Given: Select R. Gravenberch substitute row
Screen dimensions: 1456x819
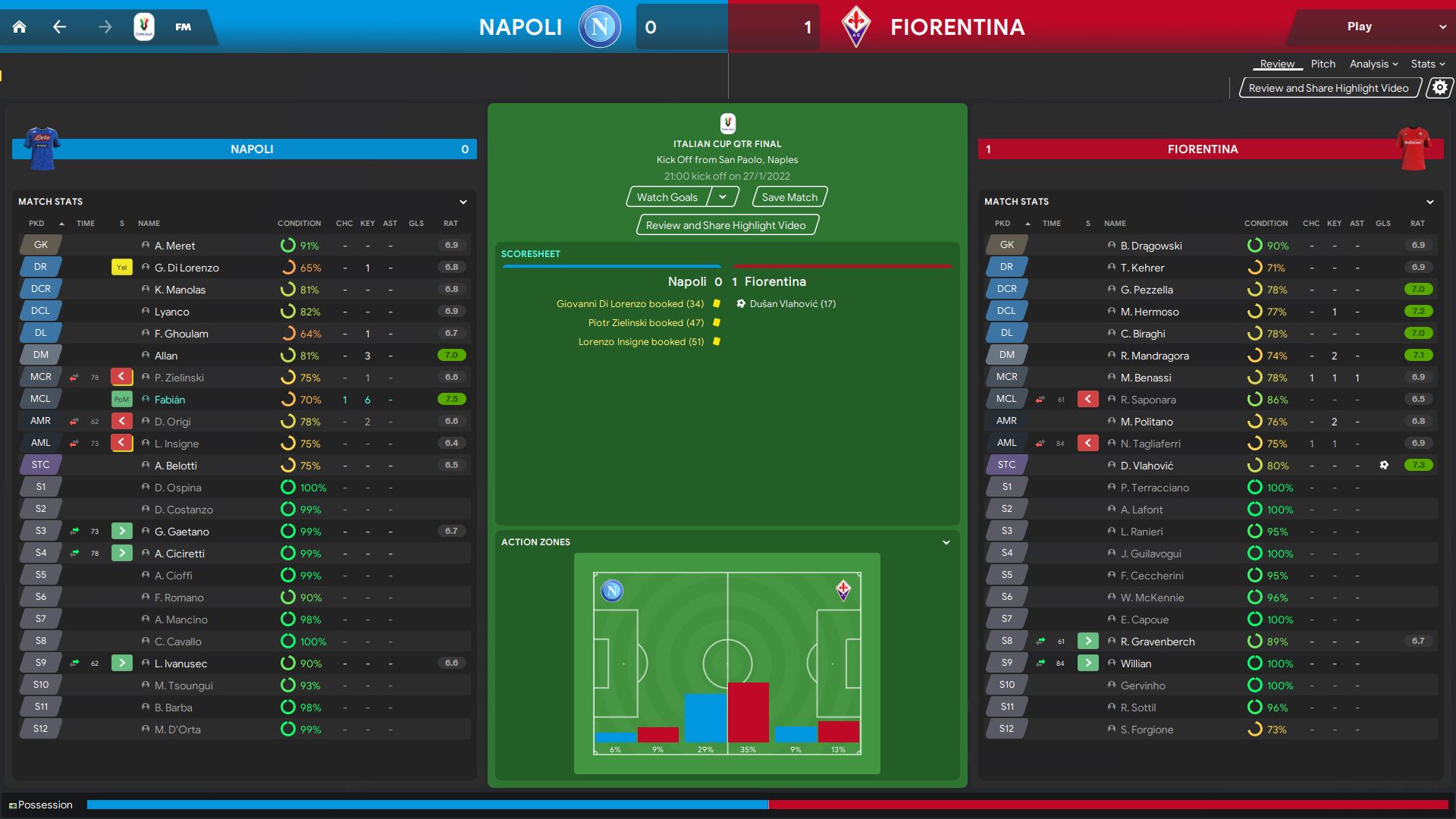Looking at the screenshot, I should [1157, 642].
